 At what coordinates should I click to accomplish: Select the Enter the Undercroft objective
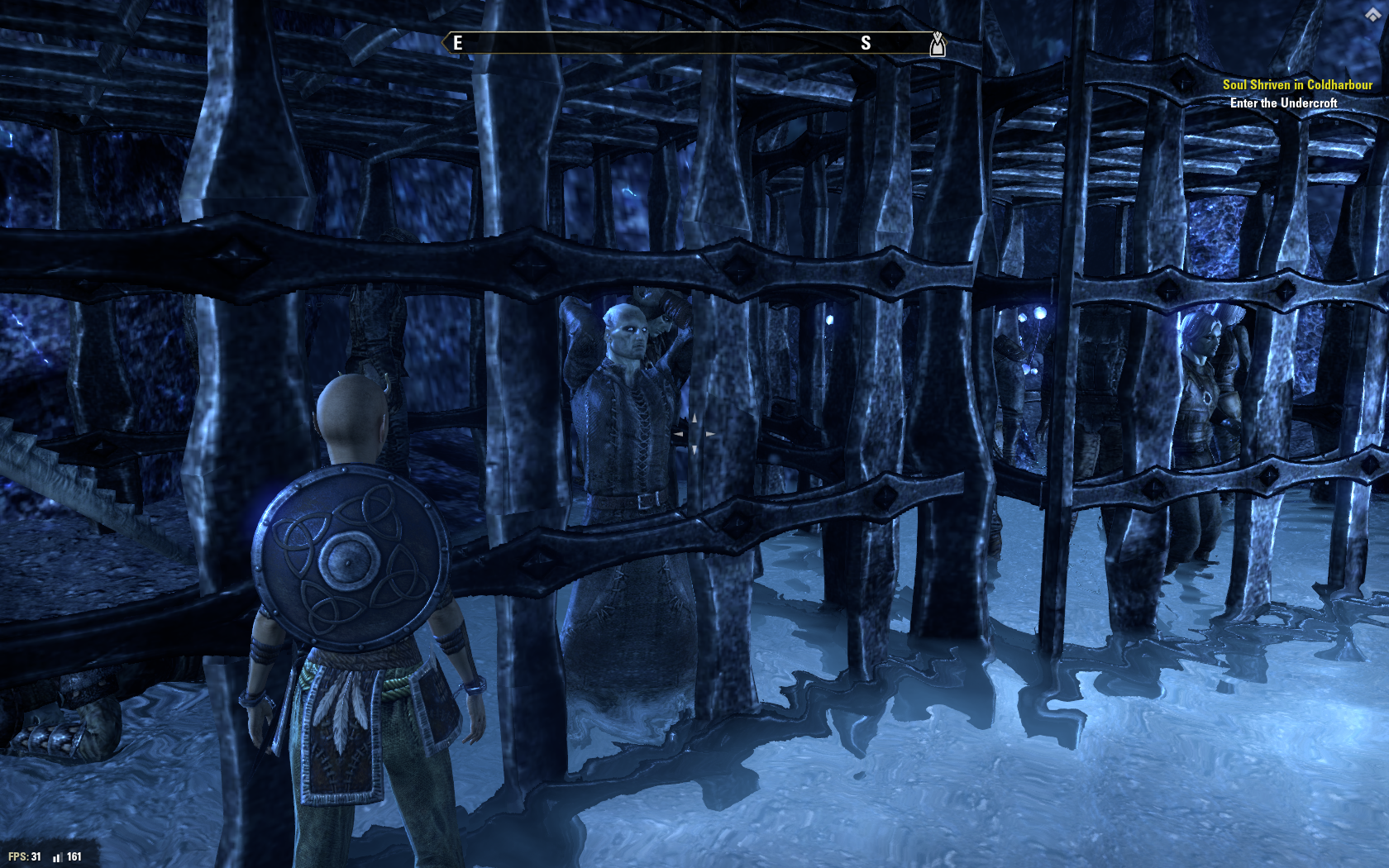coord(1283,103)
